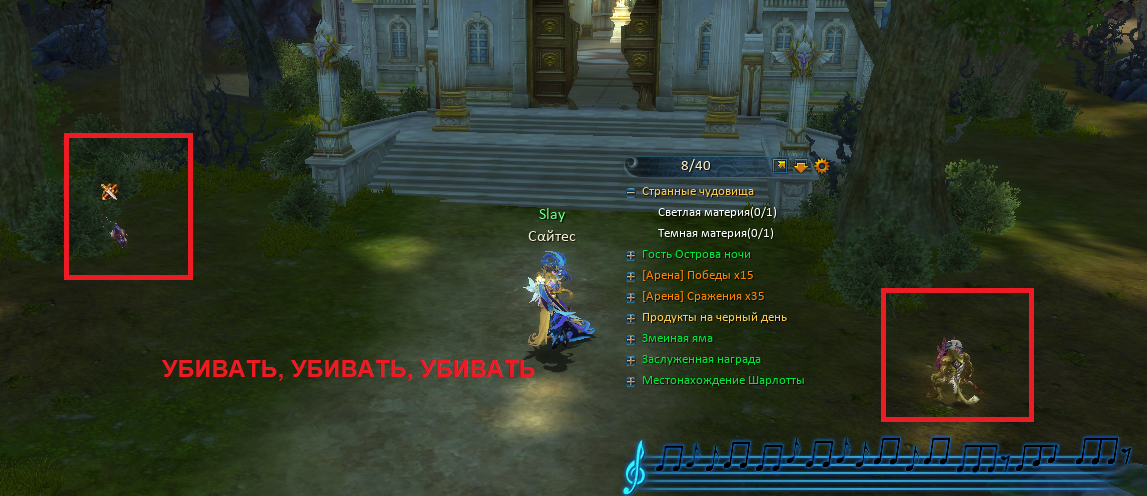
Task: Expand the 'Продукты на черный день' quest
Action: click(x=631, y=318)
